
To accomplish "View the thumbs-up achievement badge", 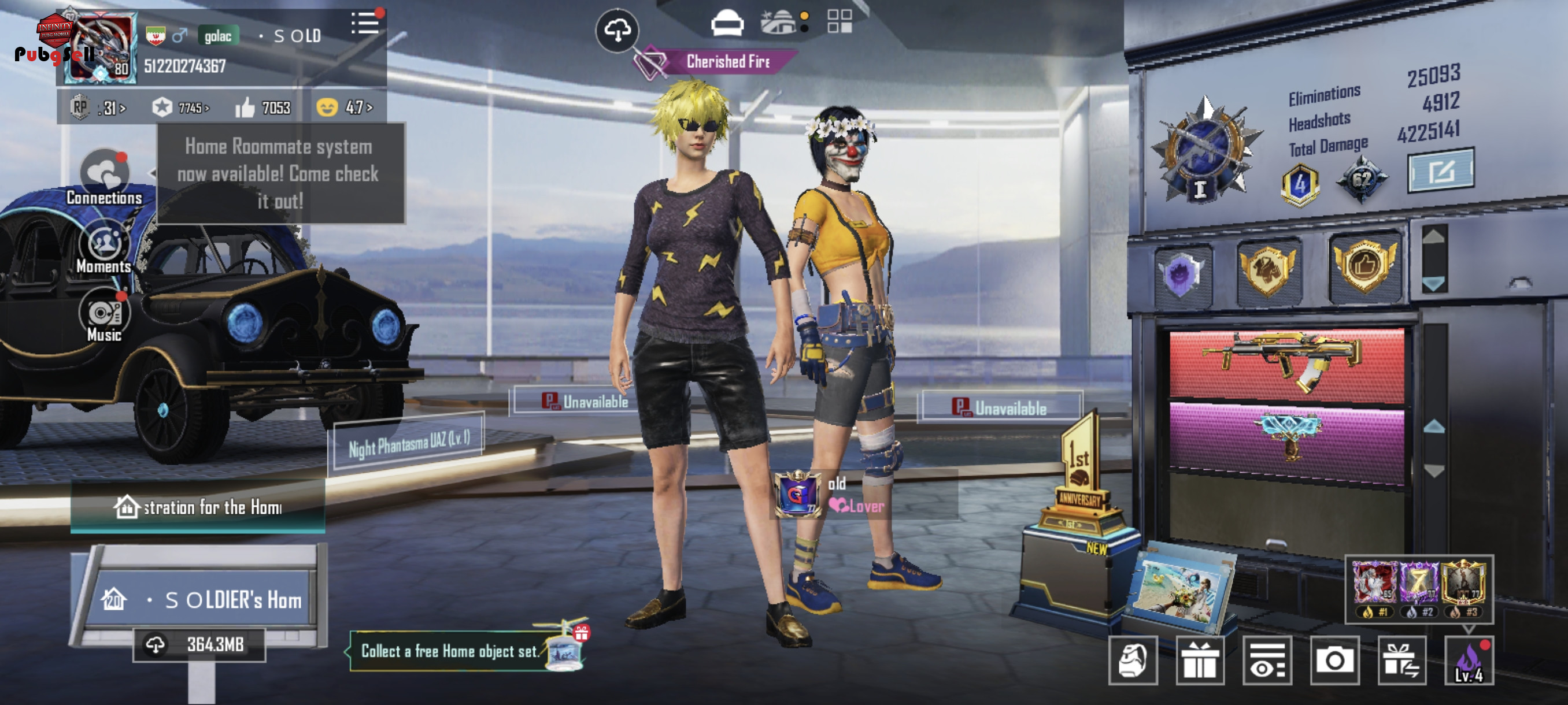I will click(1364, 266).
